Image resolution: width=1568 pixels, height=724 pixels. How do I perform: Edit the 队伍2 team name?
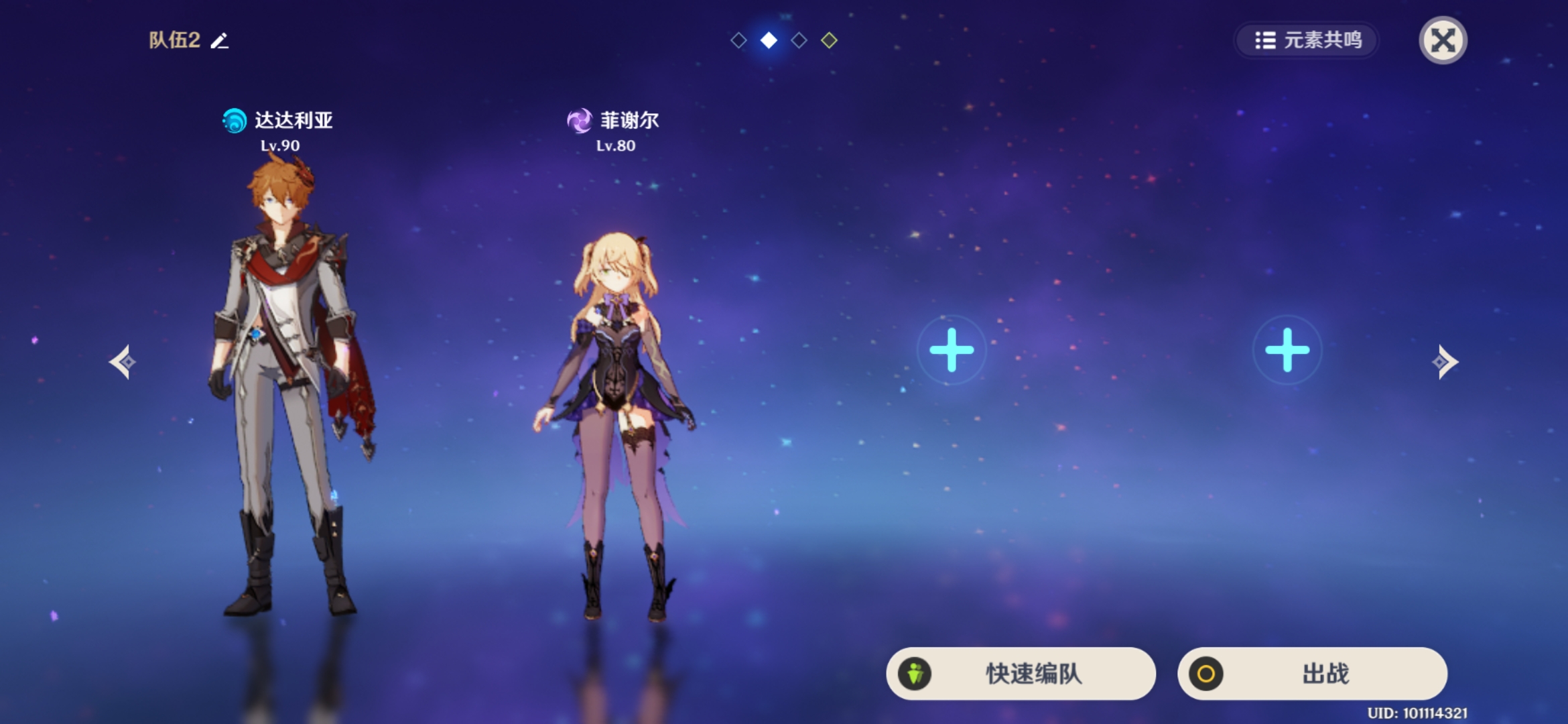[220, 41]
